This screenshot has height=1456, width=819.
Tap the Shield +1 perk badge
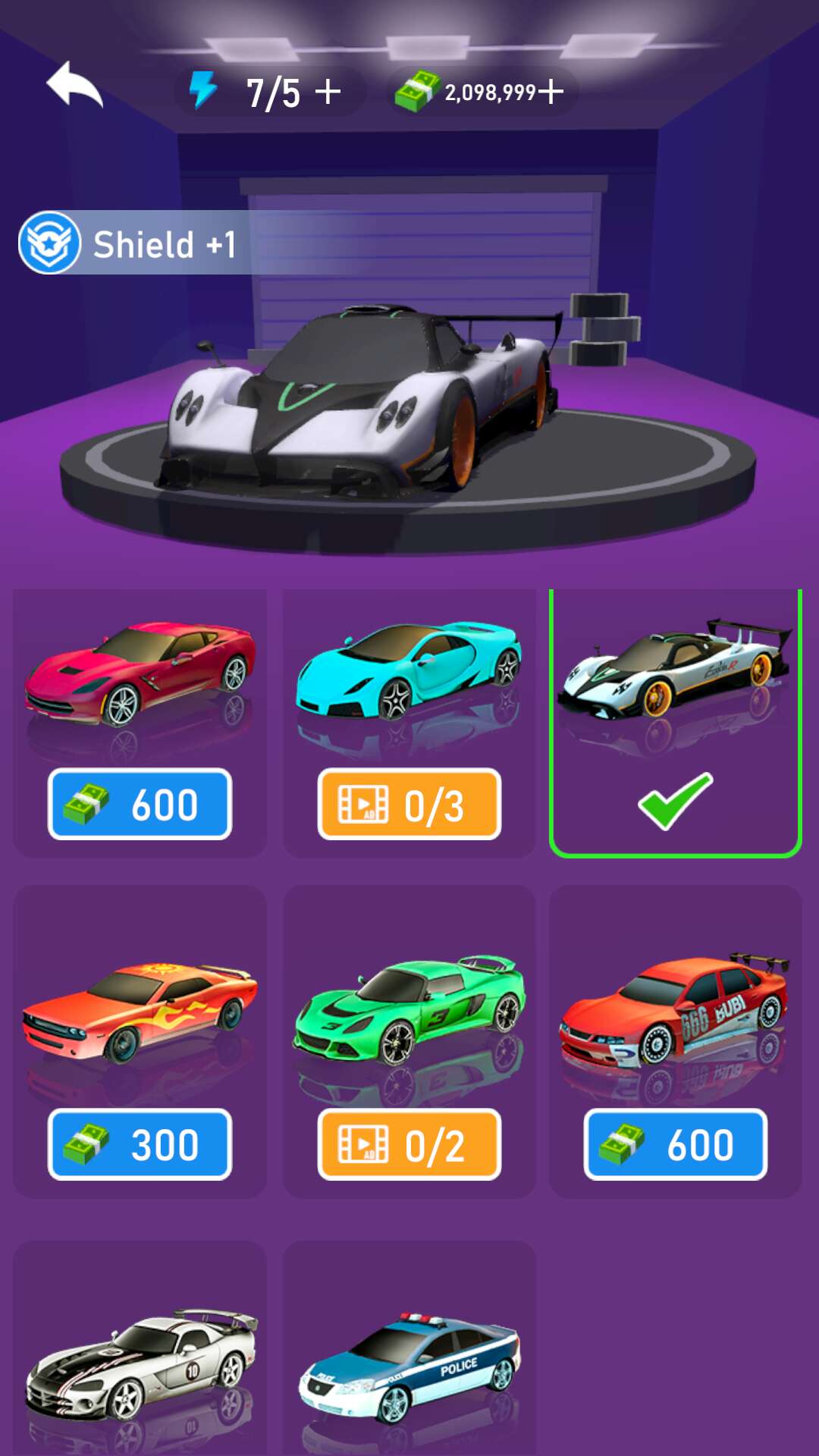click(129, 243)
